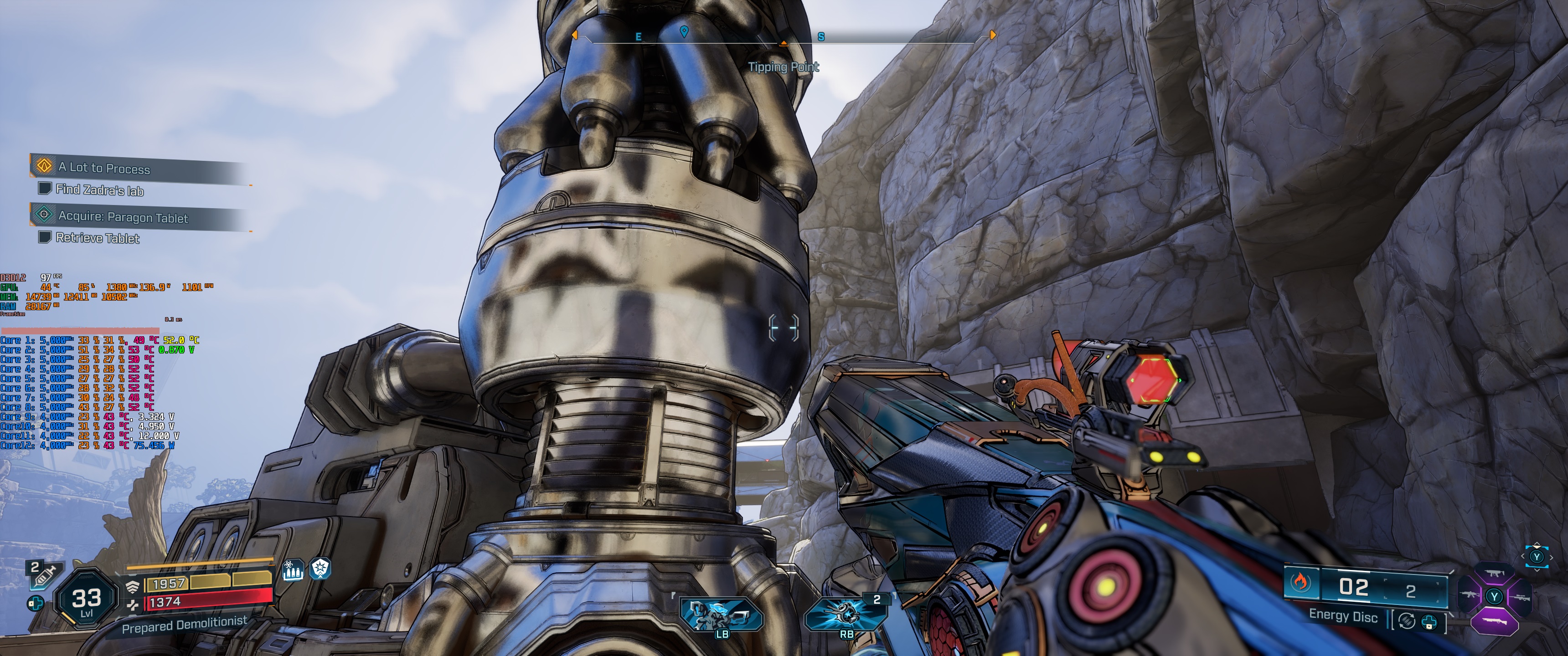
Task: Click the ammo reload cycle icon
Action: [x=1406, y=621]
